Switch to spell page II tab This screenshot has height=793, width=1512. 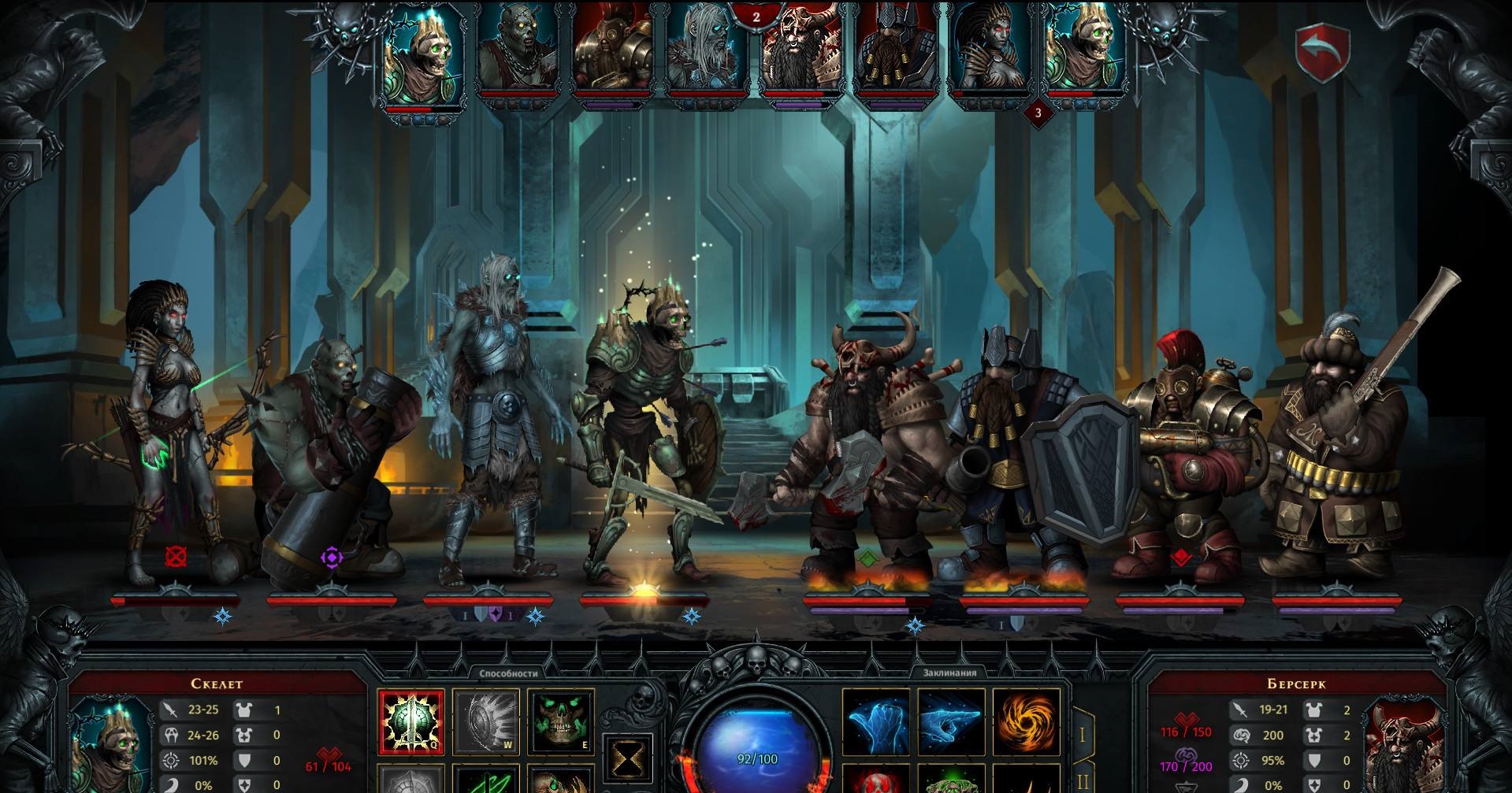coord(1083,780)
